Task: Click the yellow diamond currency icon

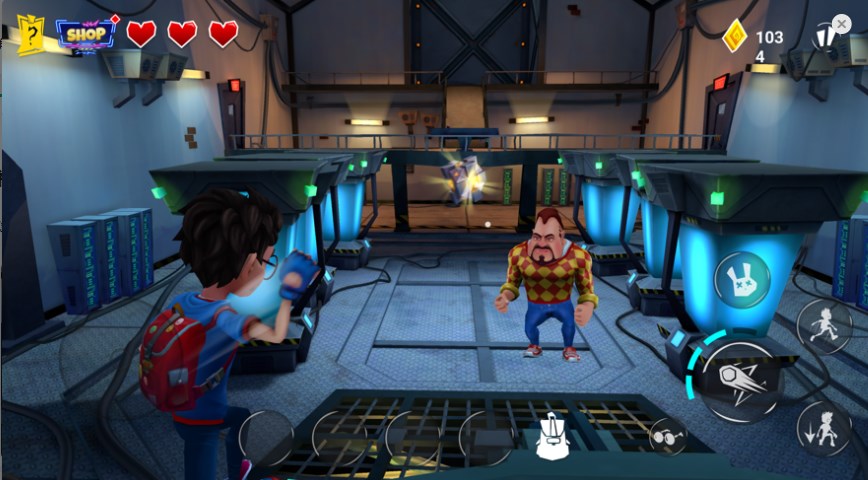Action: click(735, 36)
